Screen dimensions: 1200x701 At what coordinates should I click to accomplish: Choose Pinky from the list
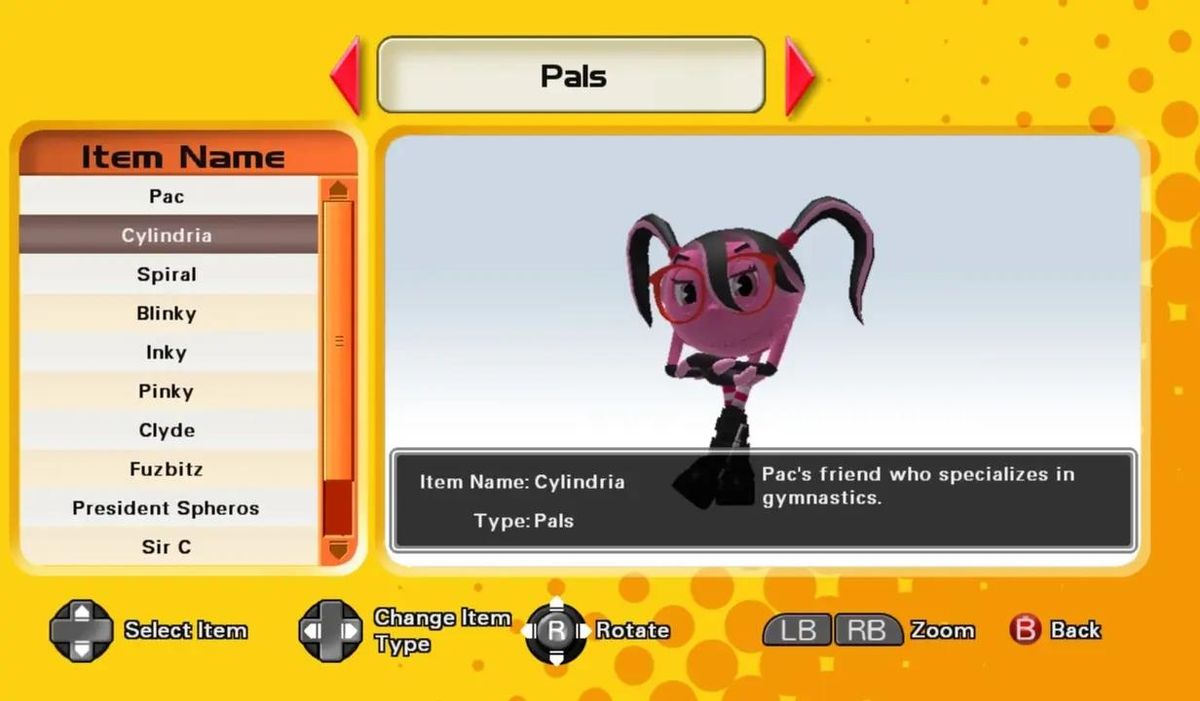point(167,391)
